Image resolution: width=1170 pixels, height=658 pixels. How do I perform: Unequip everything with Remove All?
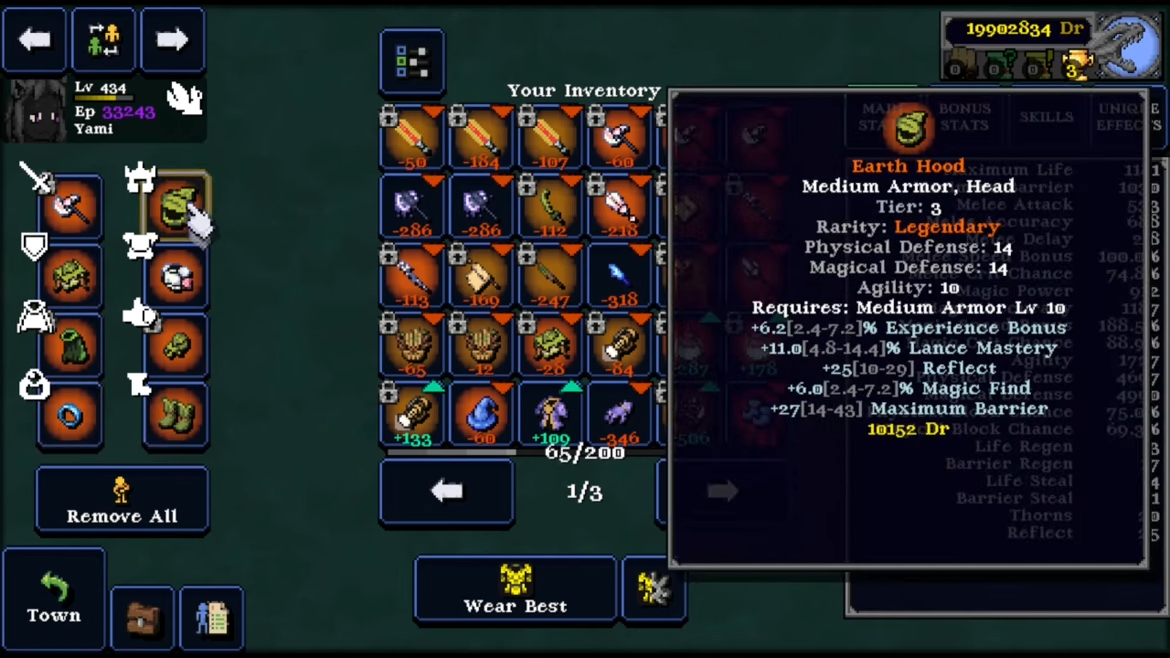[x=122, y=499]
